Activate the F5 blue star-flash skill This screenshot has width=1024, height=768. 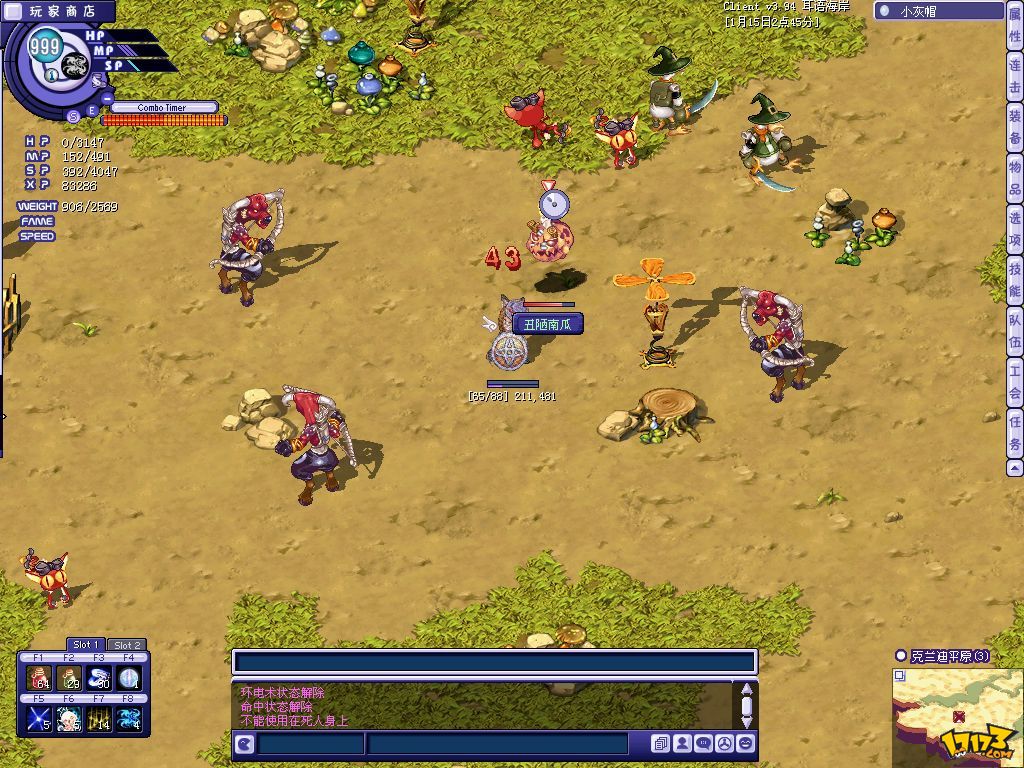(x=38, y=718)
